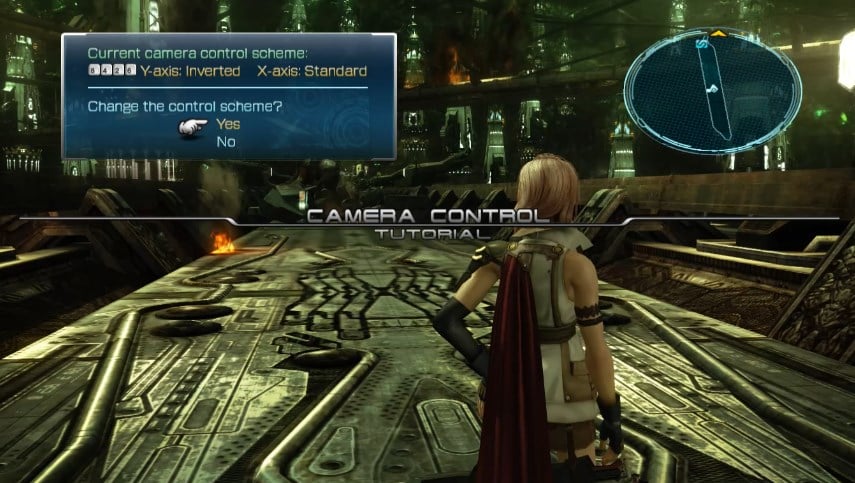
Task: Select No to keep control scheme
Action: (x=224, y=141)
